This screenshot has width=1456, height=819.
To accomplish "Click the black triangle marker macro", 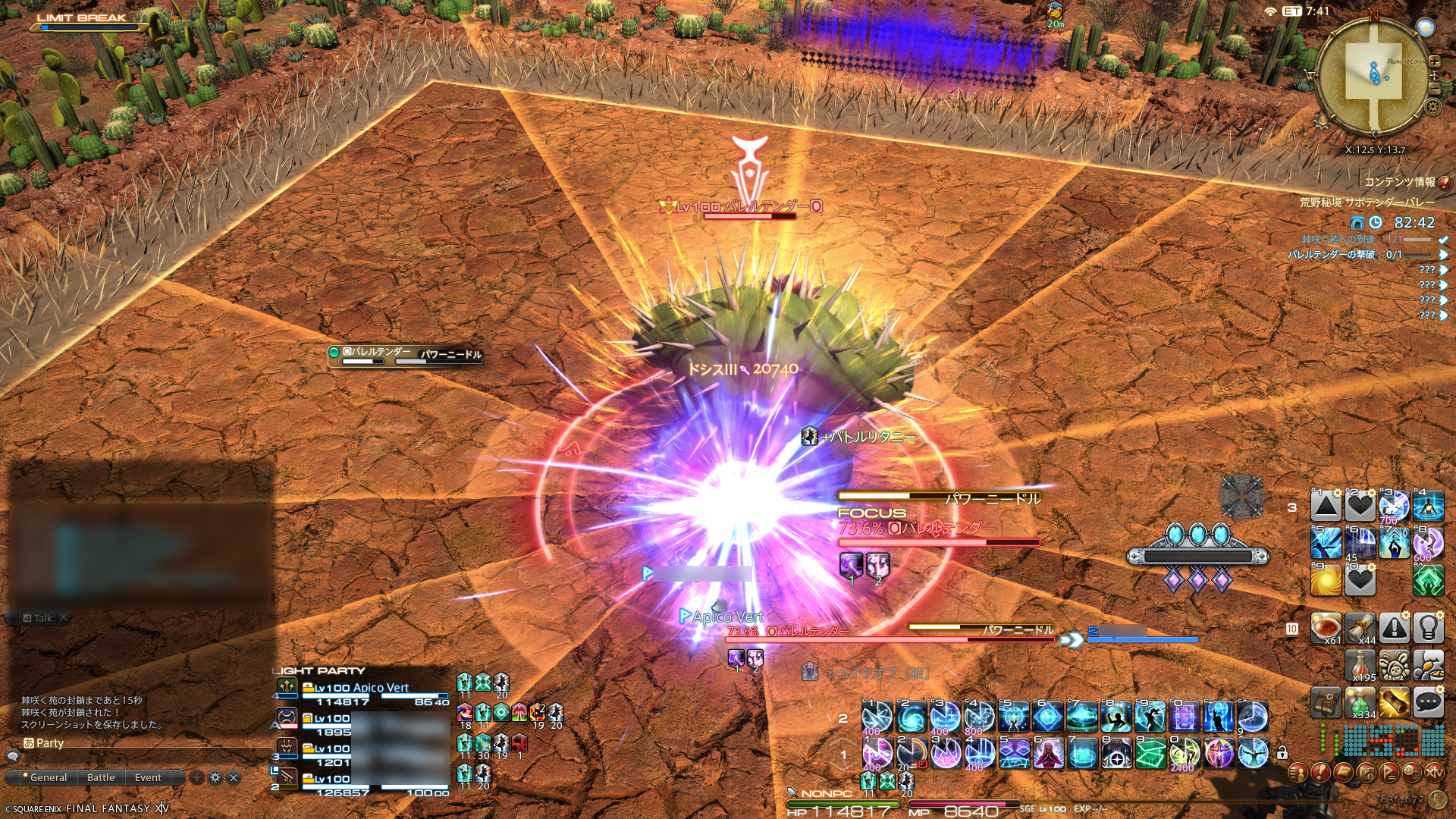I will coord(1326,506).
